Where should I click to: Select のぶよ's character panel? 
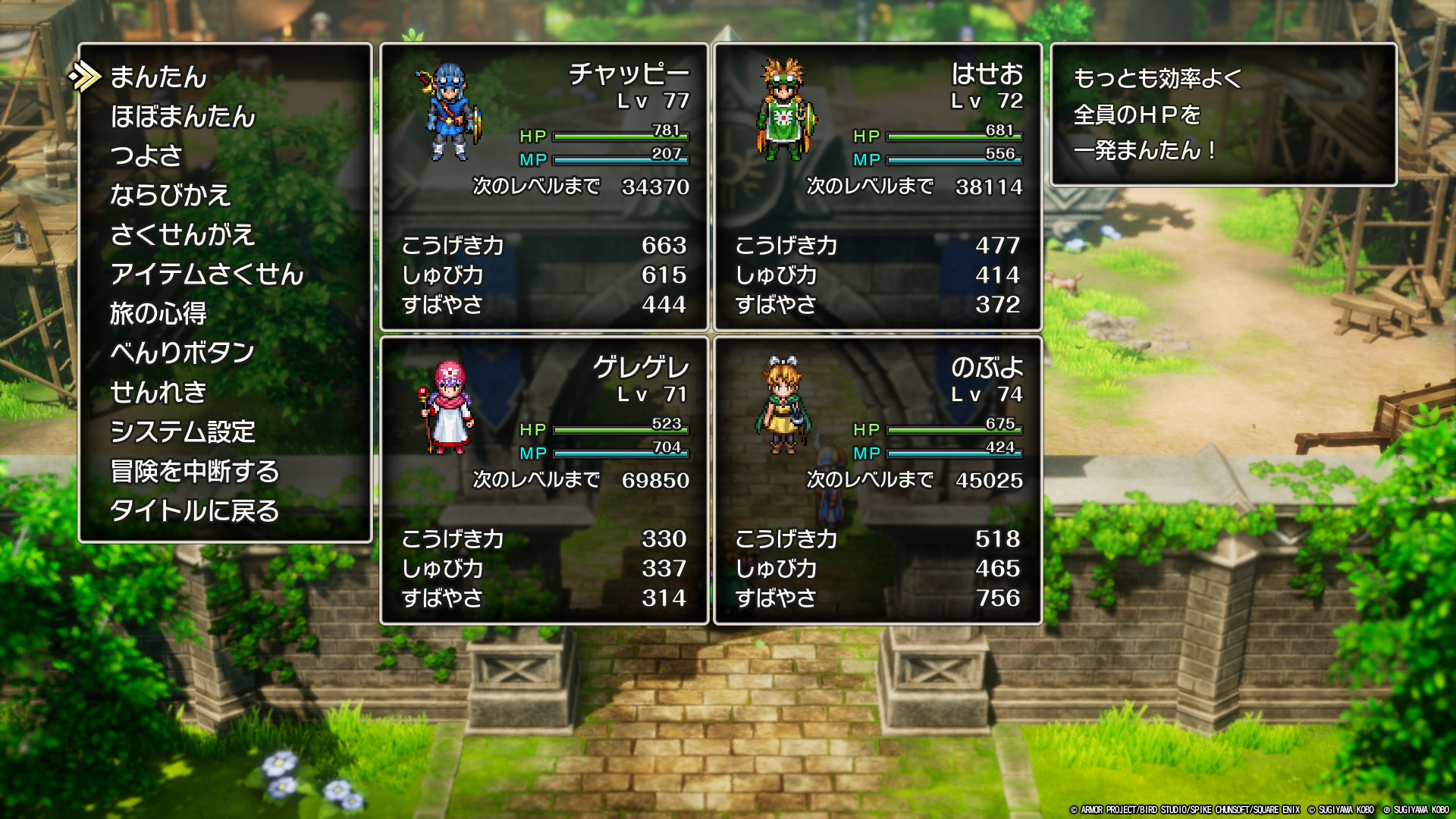click(877, 481)
